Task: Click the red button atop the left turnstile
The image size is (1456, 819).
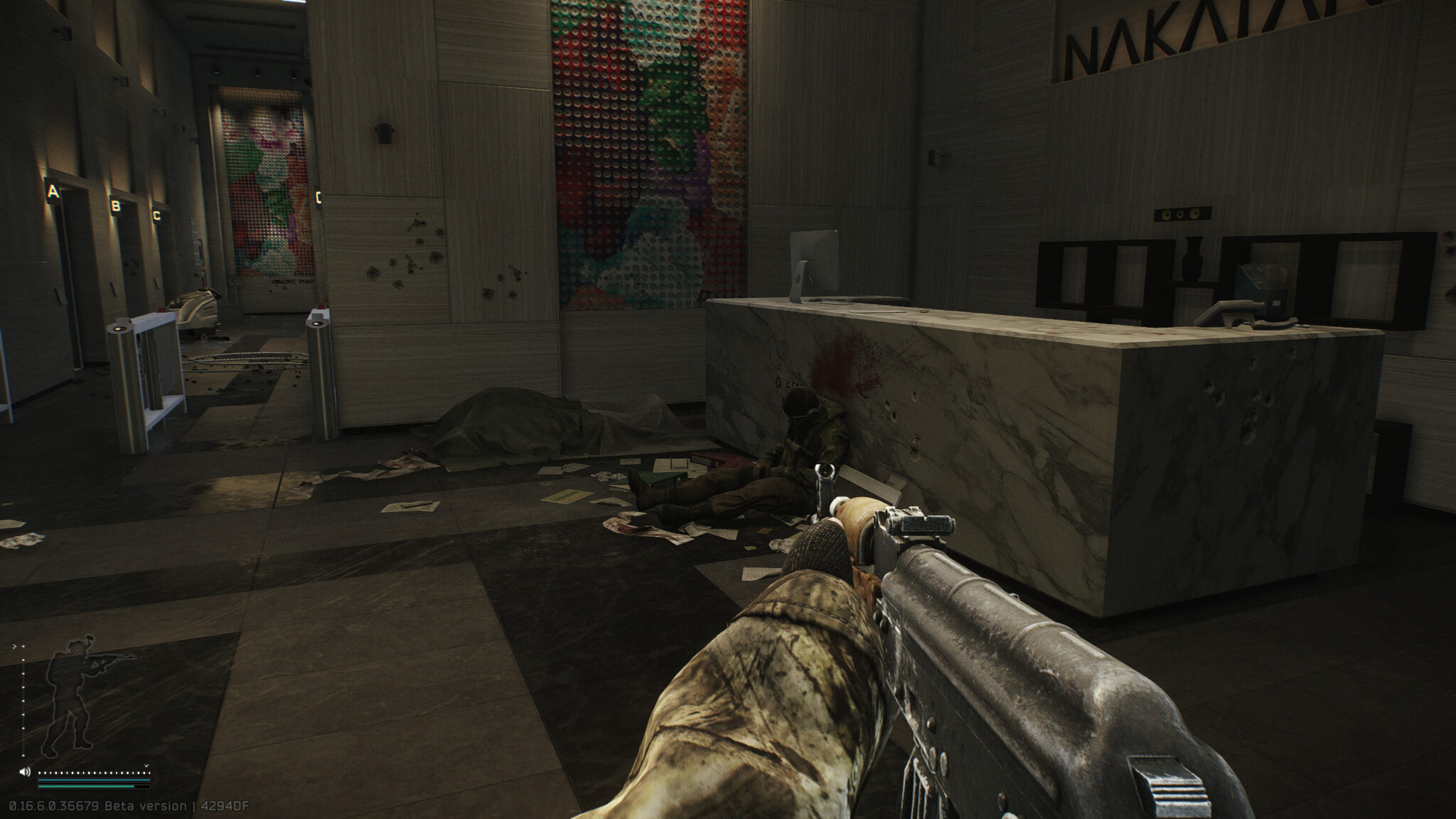Action: click(x=162, y=309)
